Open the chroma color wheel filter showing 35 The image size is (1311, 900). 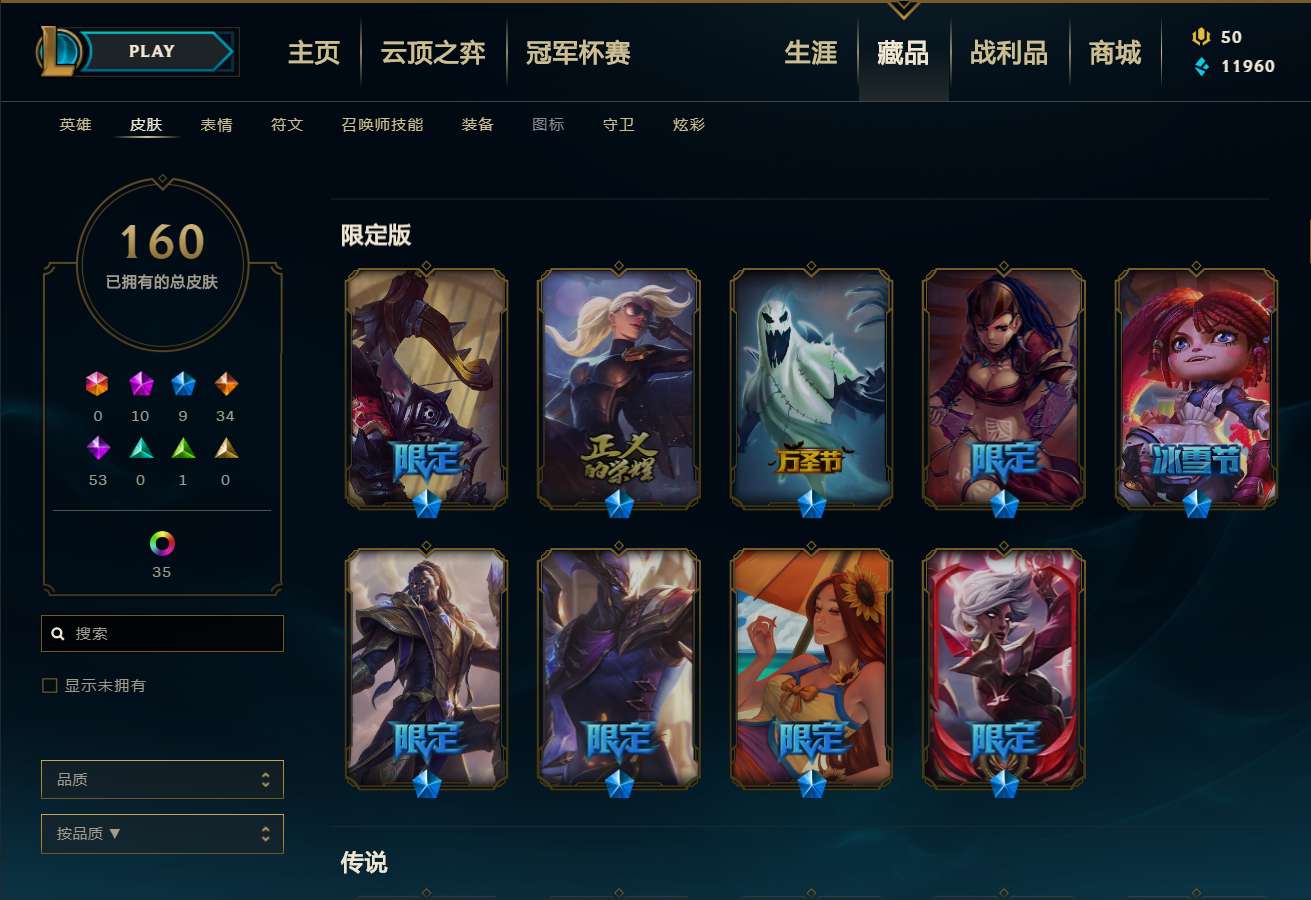162,545
